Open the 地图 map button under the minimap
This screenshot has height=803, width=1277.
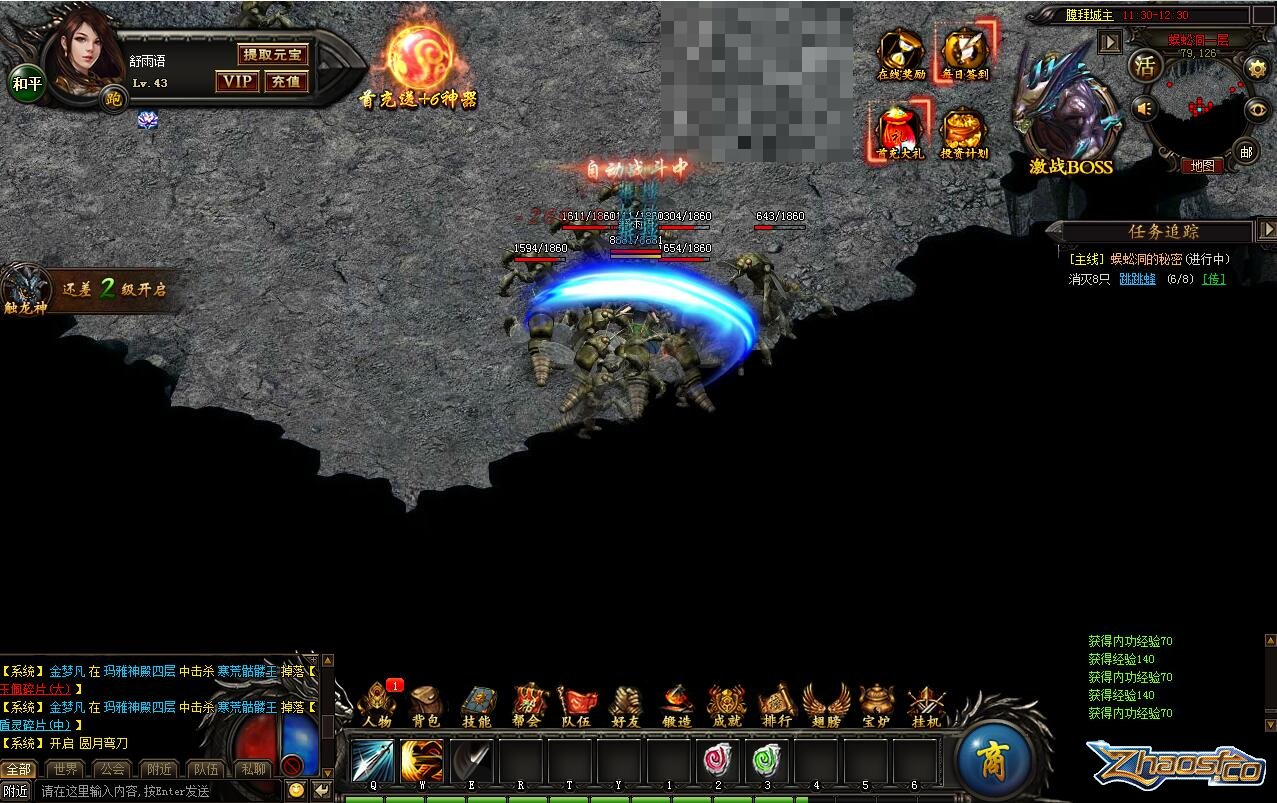tap(1201, 166)
